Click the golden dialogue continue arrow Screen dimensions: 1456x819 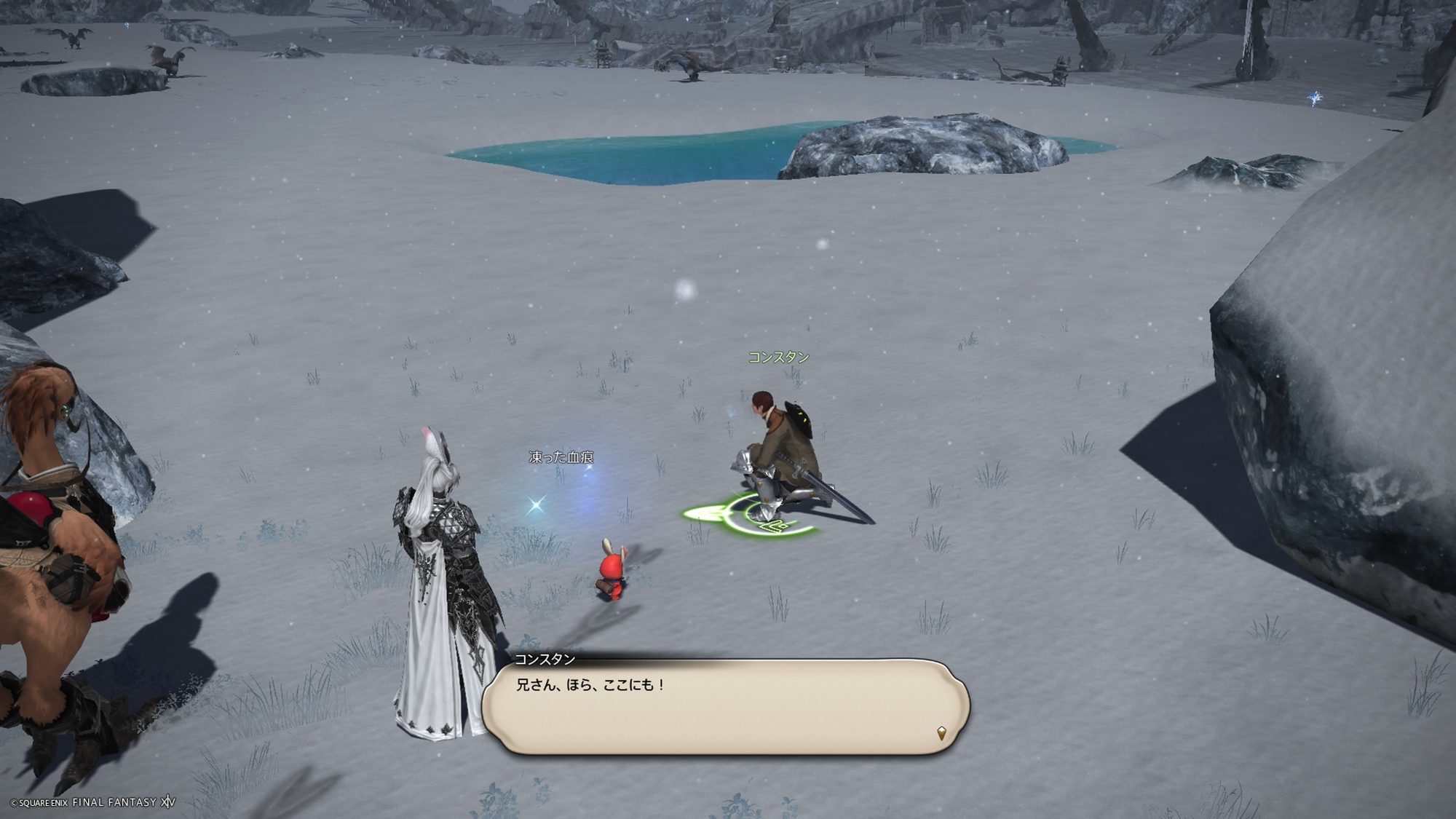[x=941, y=733]
